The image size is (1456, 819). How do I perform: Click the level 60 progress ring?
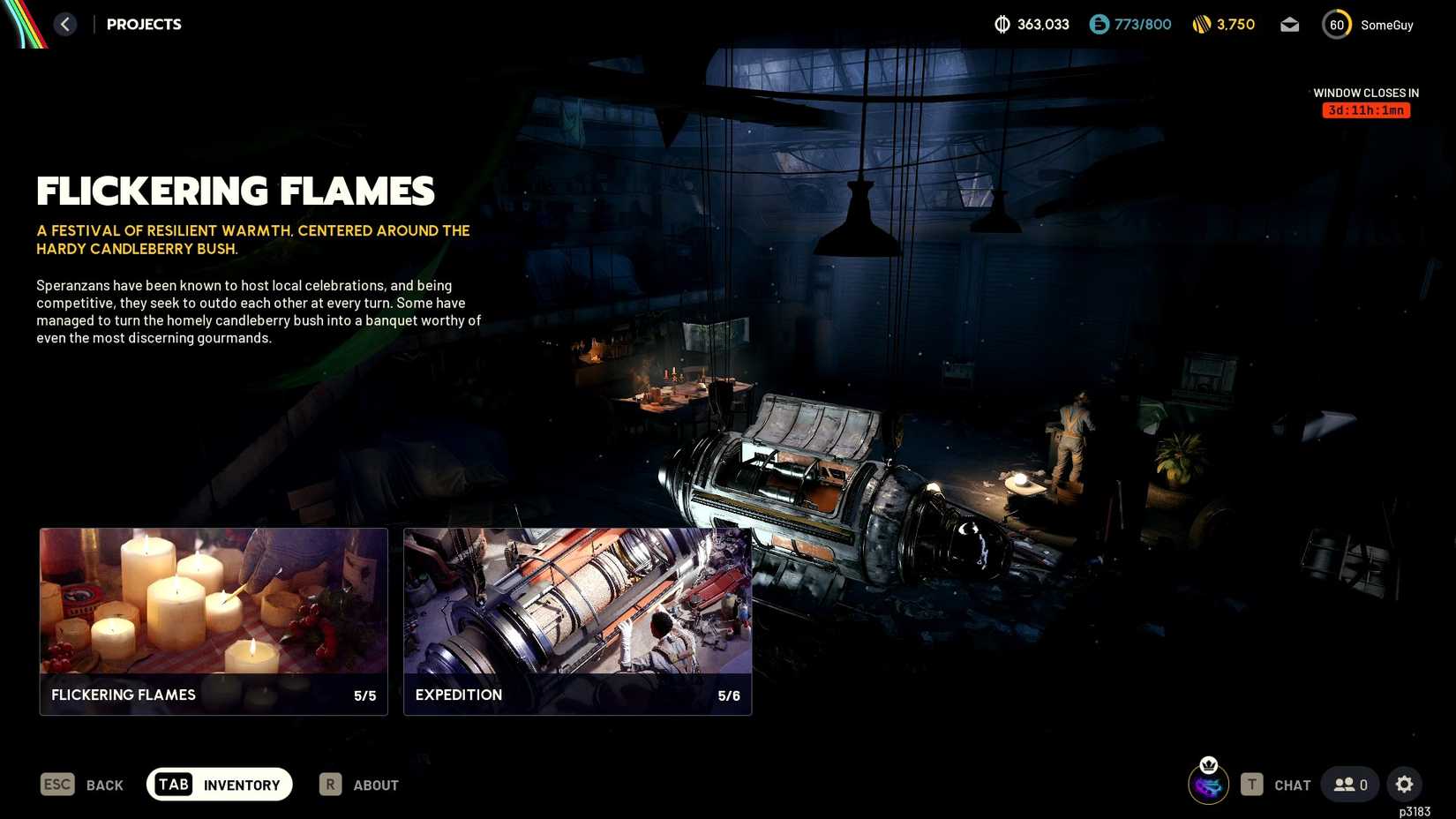tap(1337, 25)
